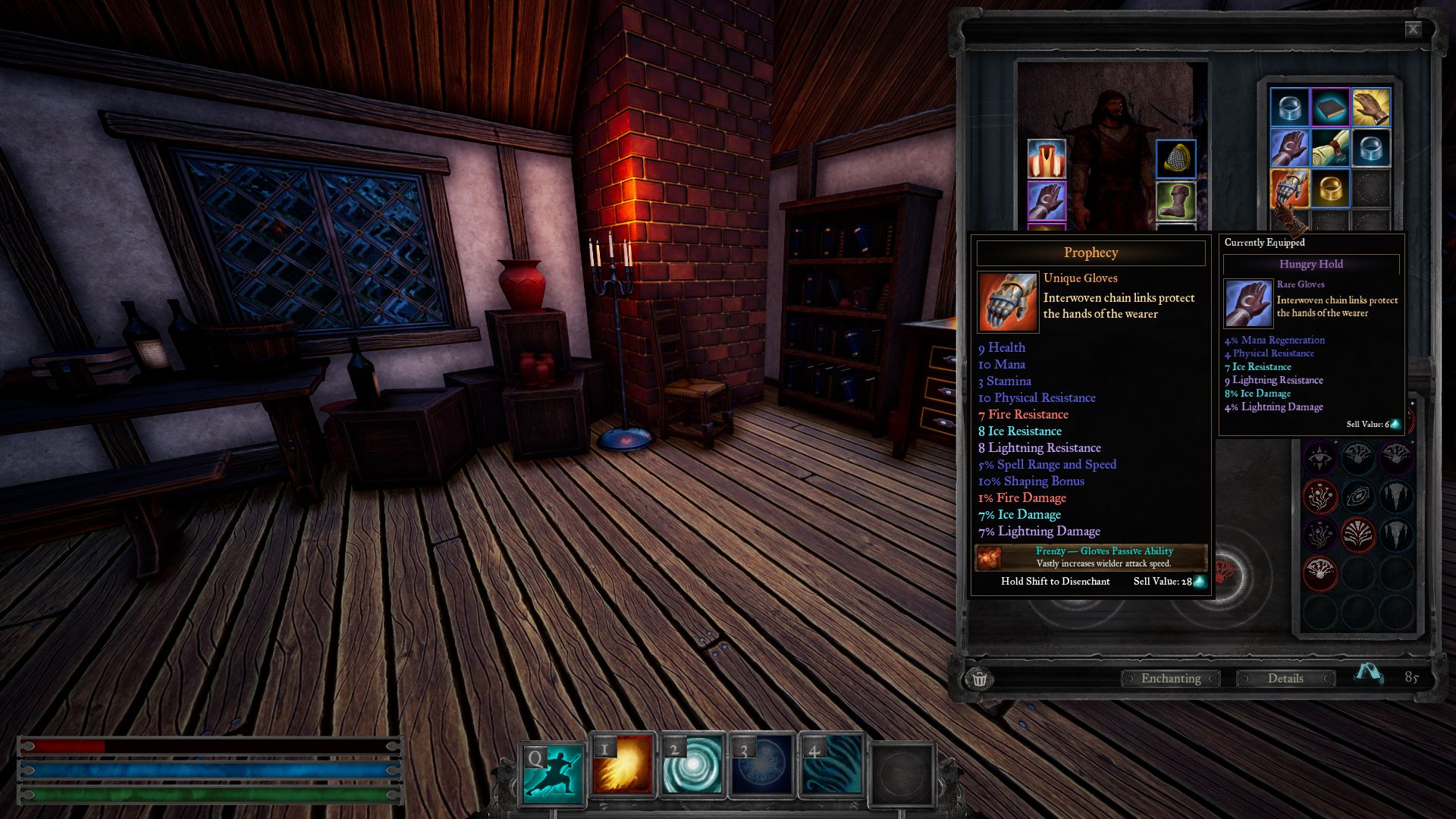Select the Prophecy unique gloves slot
The width and height of the screenshot is (1456, 819).
click(x=1289, y=189)
